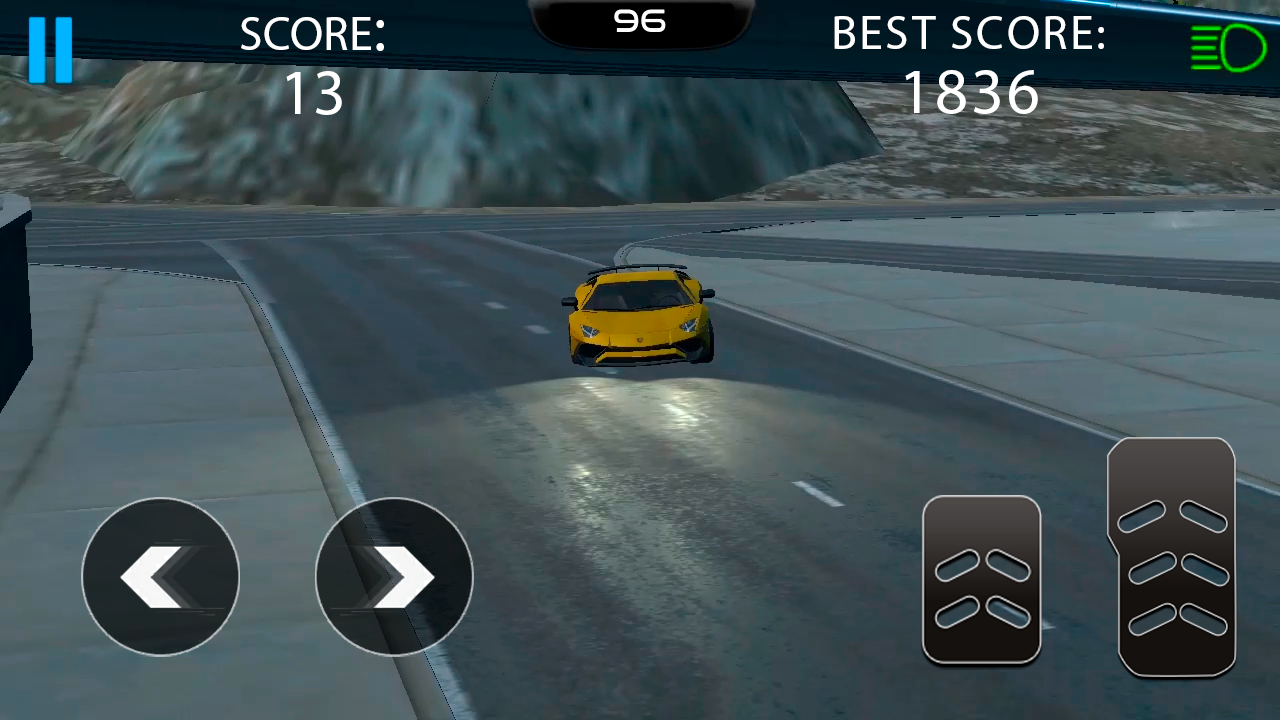
Task: Tap the yellow Lamborghini car
Action: [x=640, y=315]
